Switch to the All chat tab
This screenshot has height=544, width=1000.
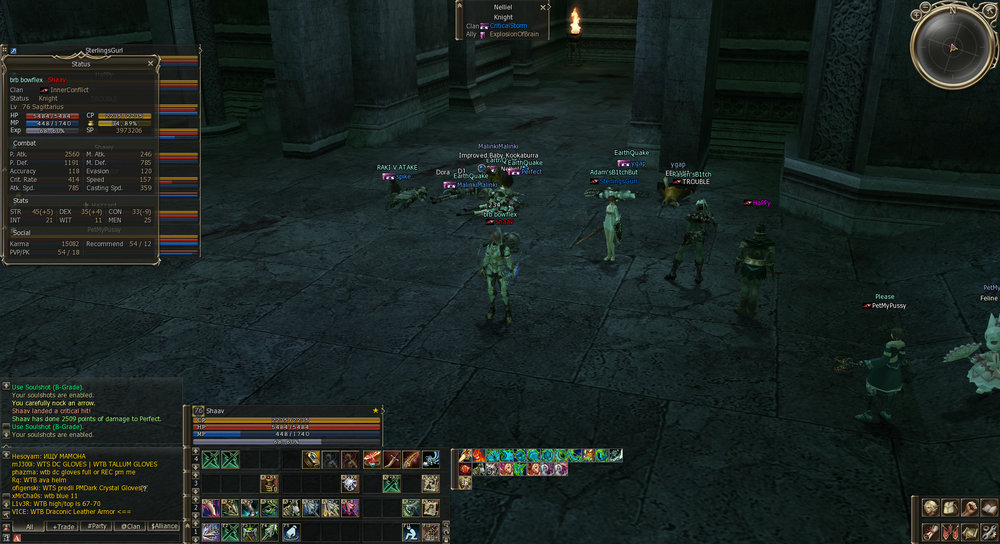click(29, 525)
